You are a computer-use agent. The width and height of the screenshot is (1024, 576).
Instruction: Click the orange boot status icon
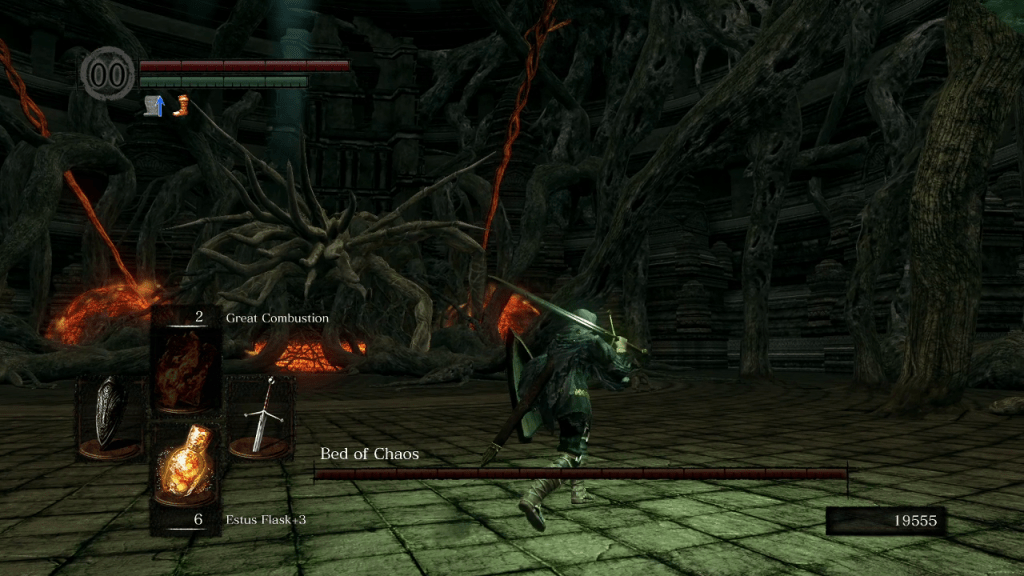coord(181,105)
